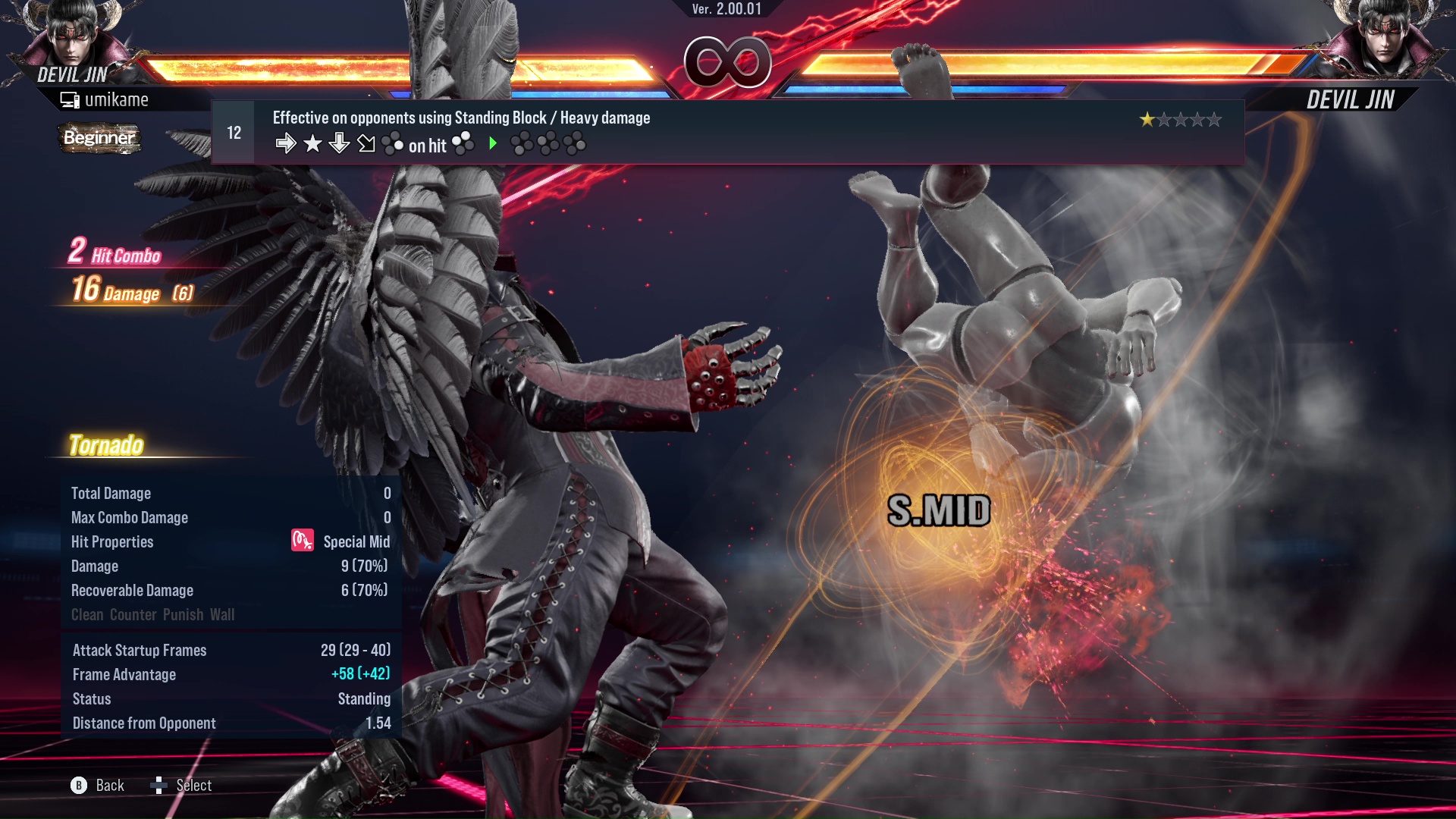
Task: Select the Beginner difficulty tab
Action: pos(99,139)
